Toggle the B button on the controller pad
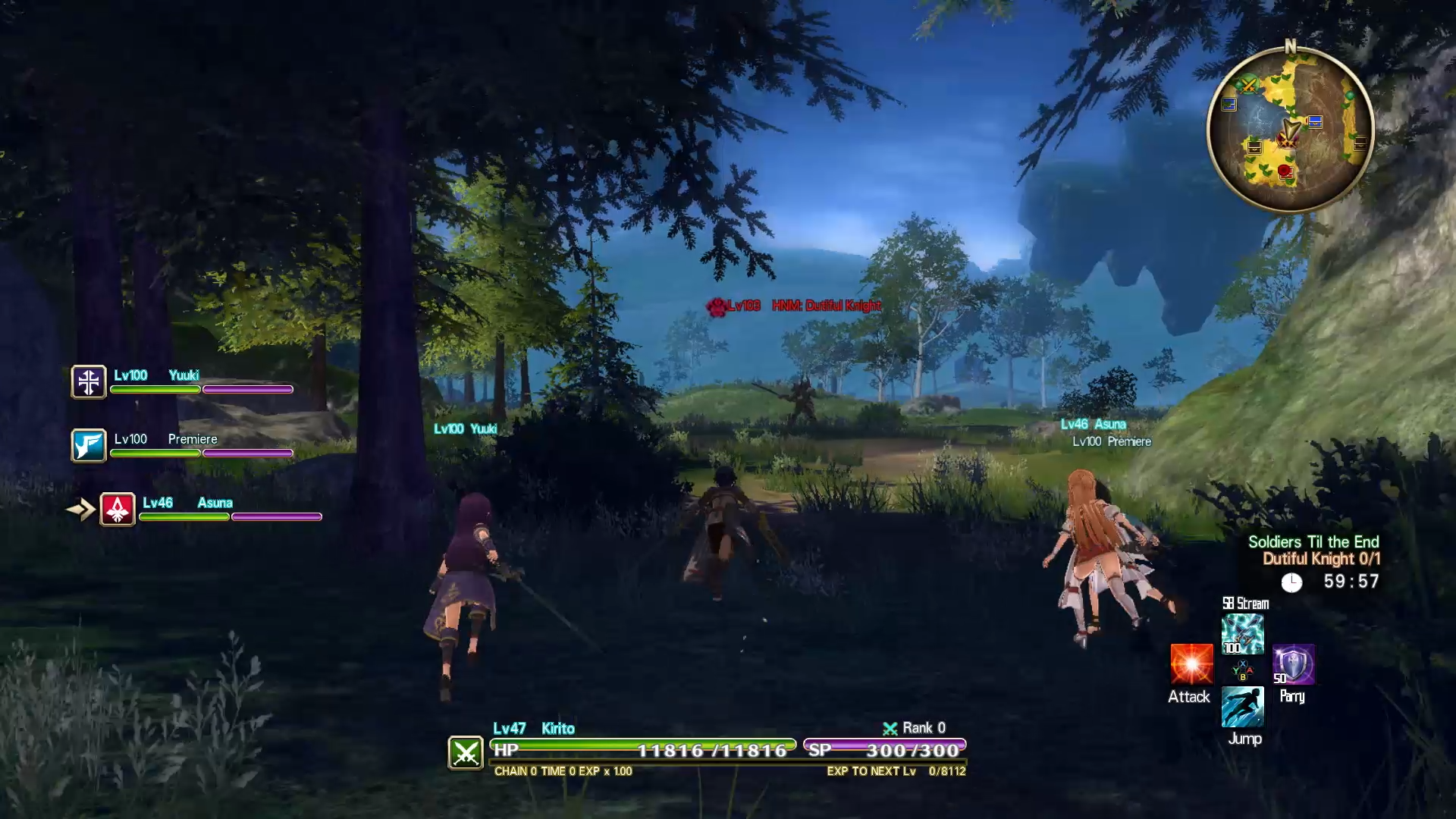1456x819 pixels. [1243, 676]
